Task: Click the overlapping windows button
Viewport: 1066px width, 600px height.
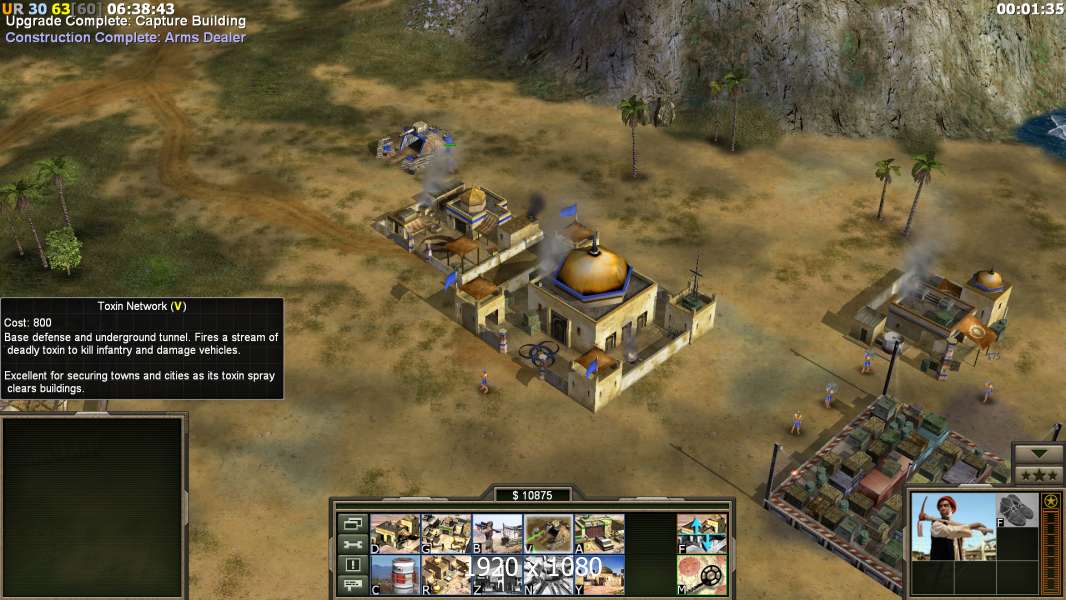Action: [351, 523]
